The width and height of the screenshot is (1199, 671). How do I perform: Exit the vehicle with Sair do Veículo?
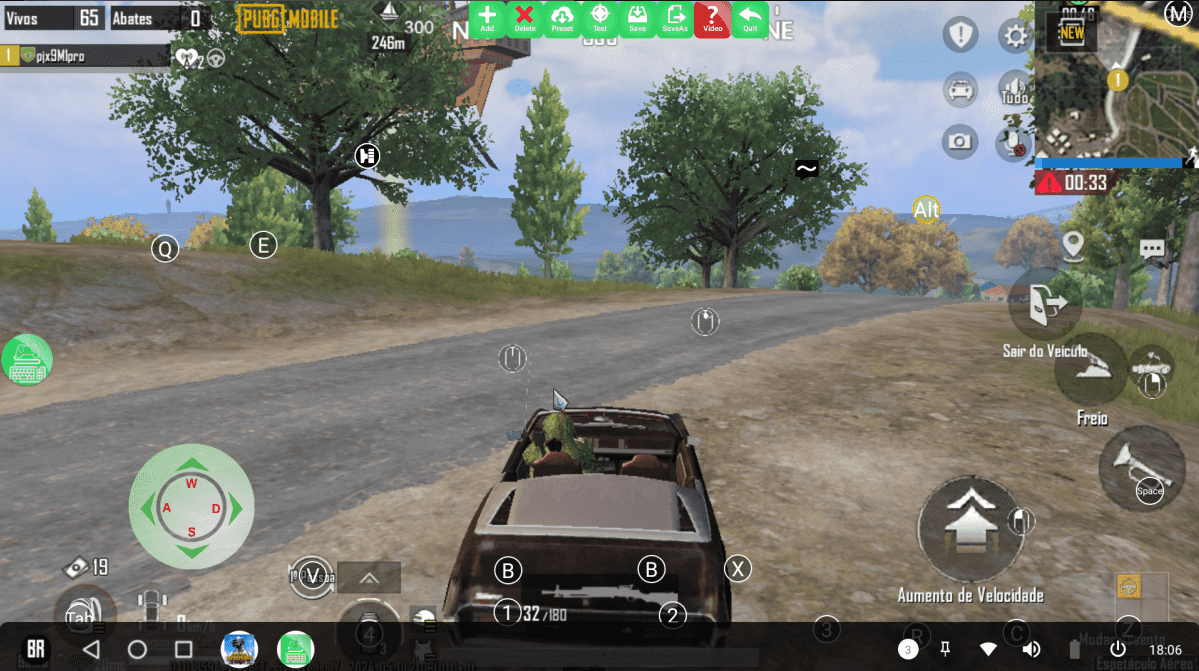[1044, 304]
